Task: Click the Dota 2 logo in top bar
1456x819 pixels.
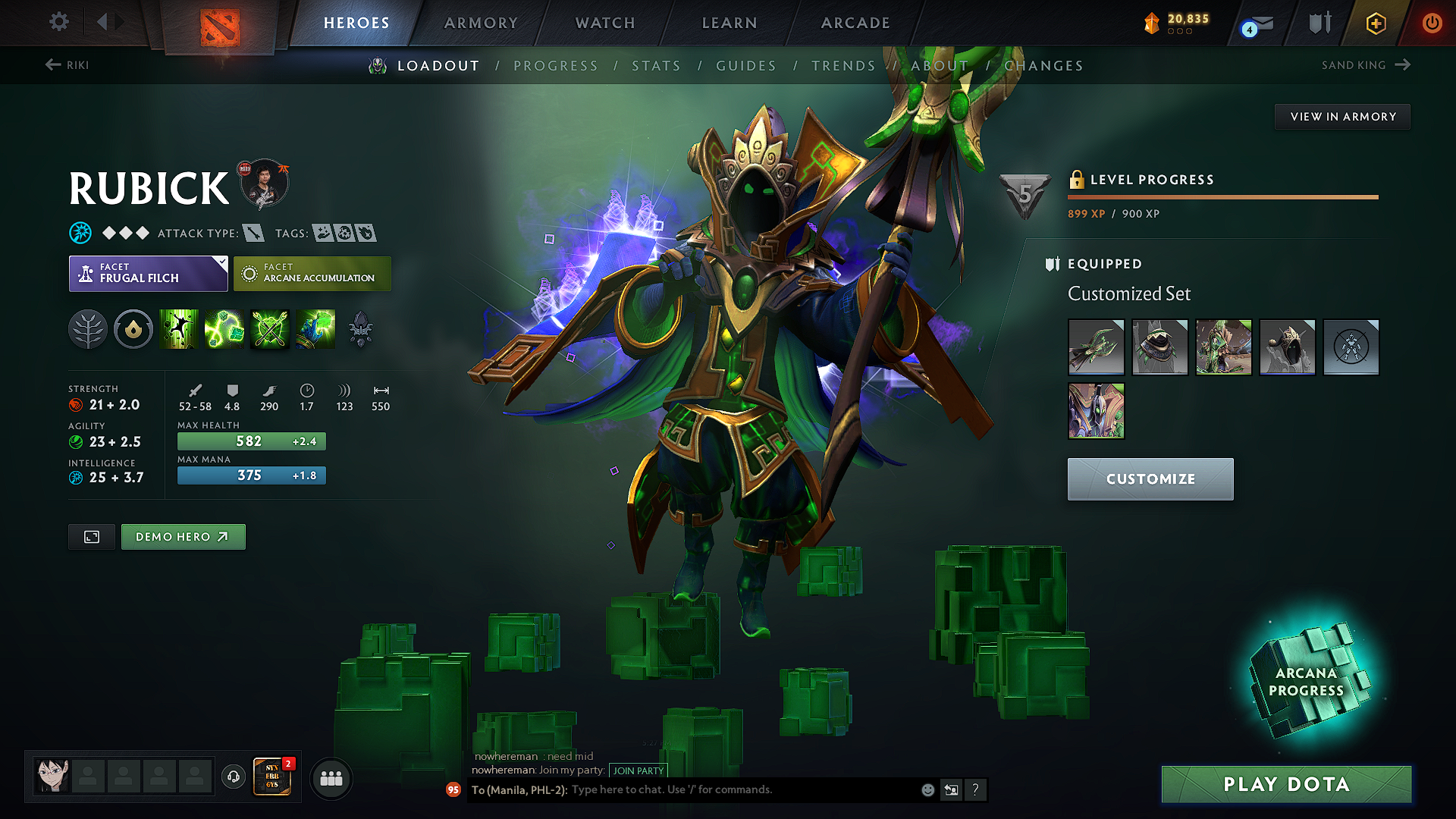Action: (x=221, y=23)
